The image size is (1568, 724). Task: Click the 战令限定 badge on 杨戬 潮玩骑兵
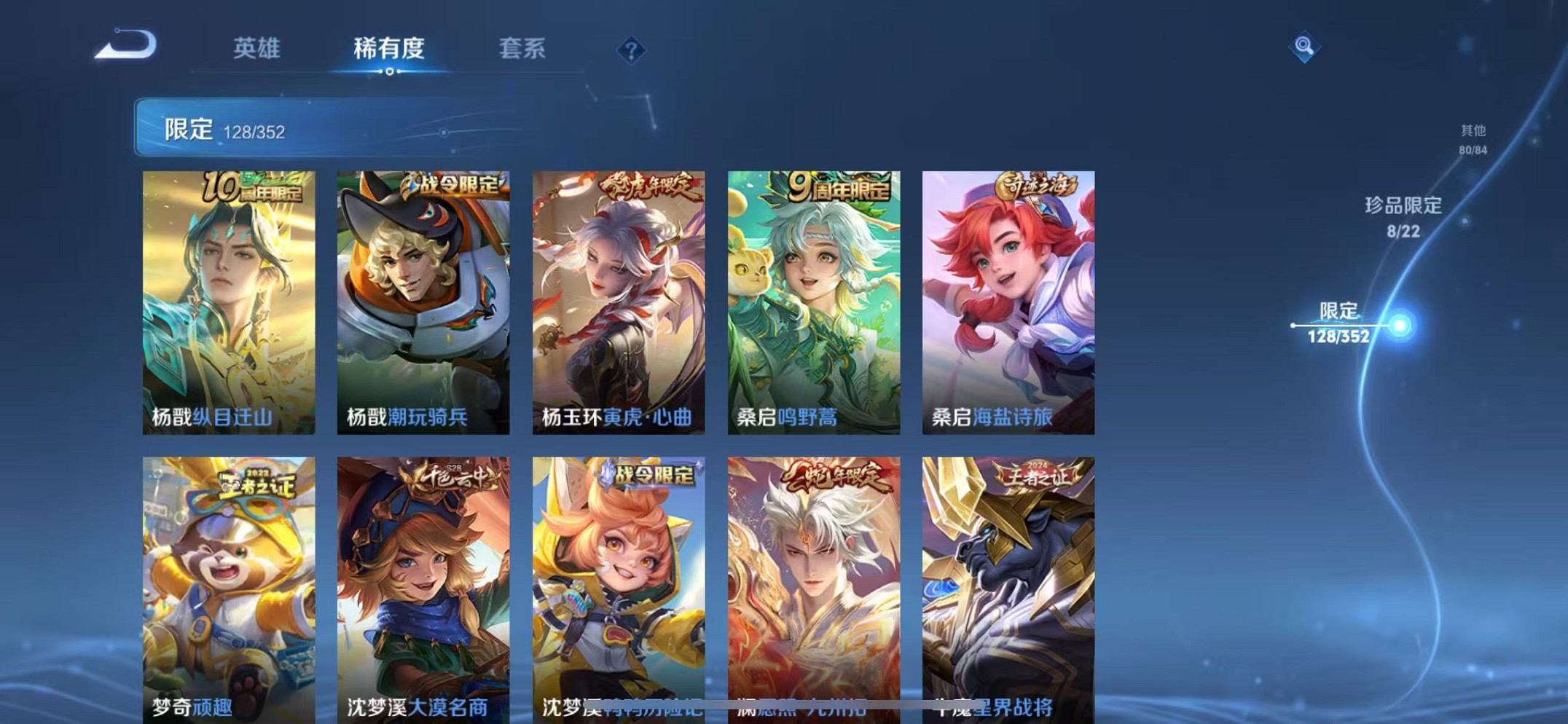click(453, 186)
